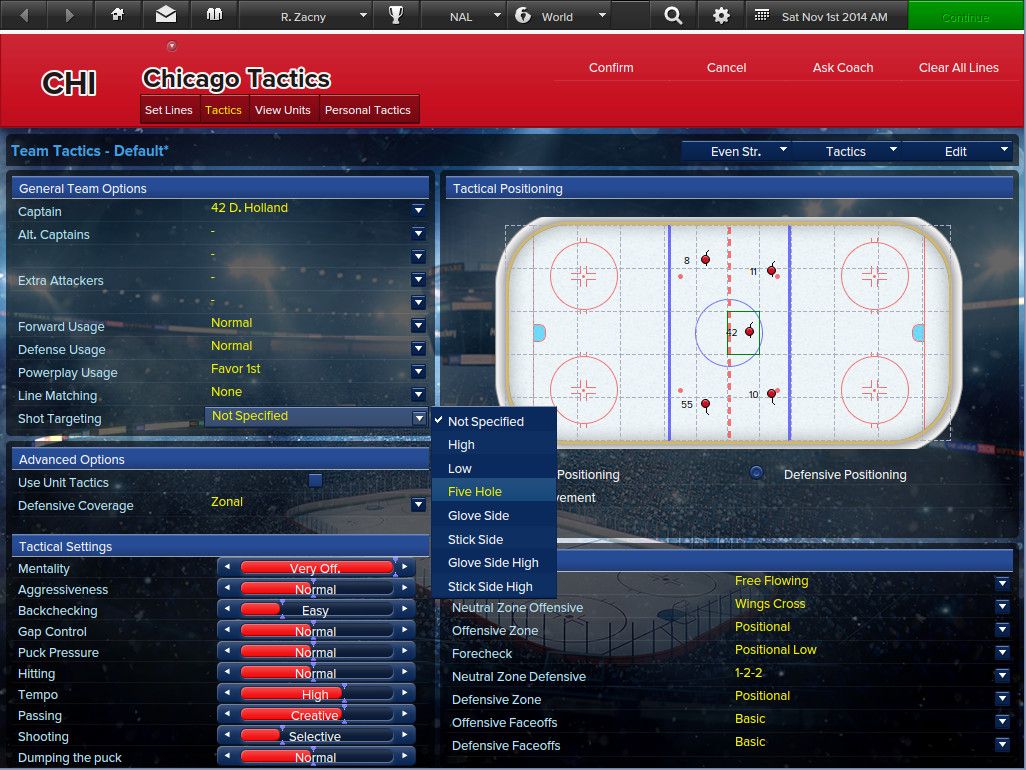Open the Forecheck dropdown showing Positional Low
This screenshot has width=1026, height=770.
pos(1002,652)
